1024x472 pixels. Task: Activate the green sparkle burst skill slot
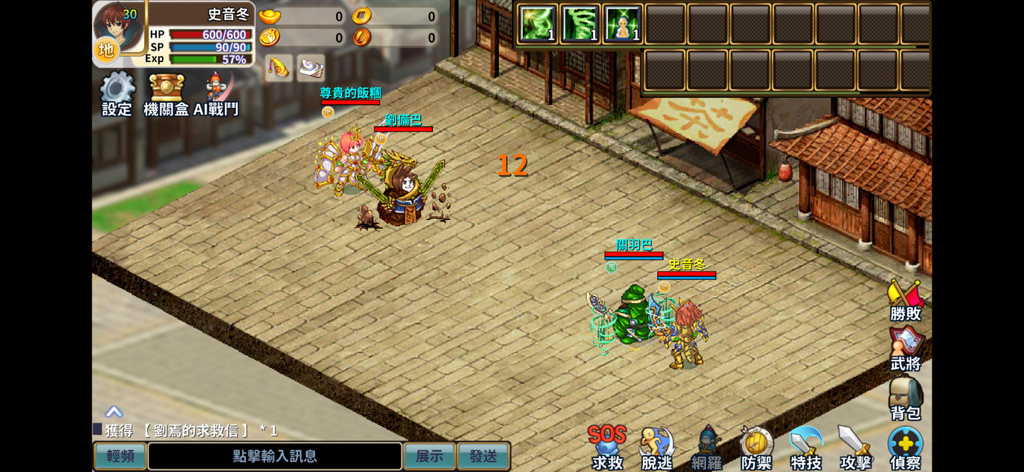click(538, 24)
